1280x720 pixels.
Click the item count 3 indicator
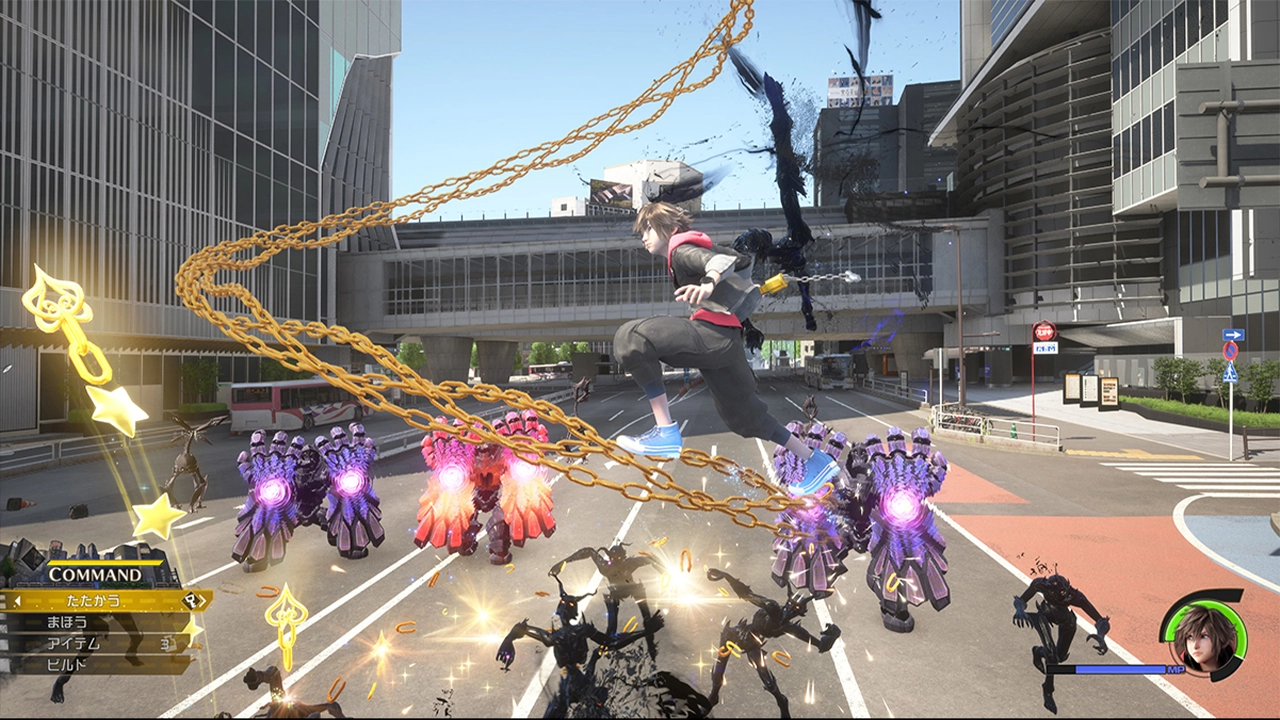point(165,644)
